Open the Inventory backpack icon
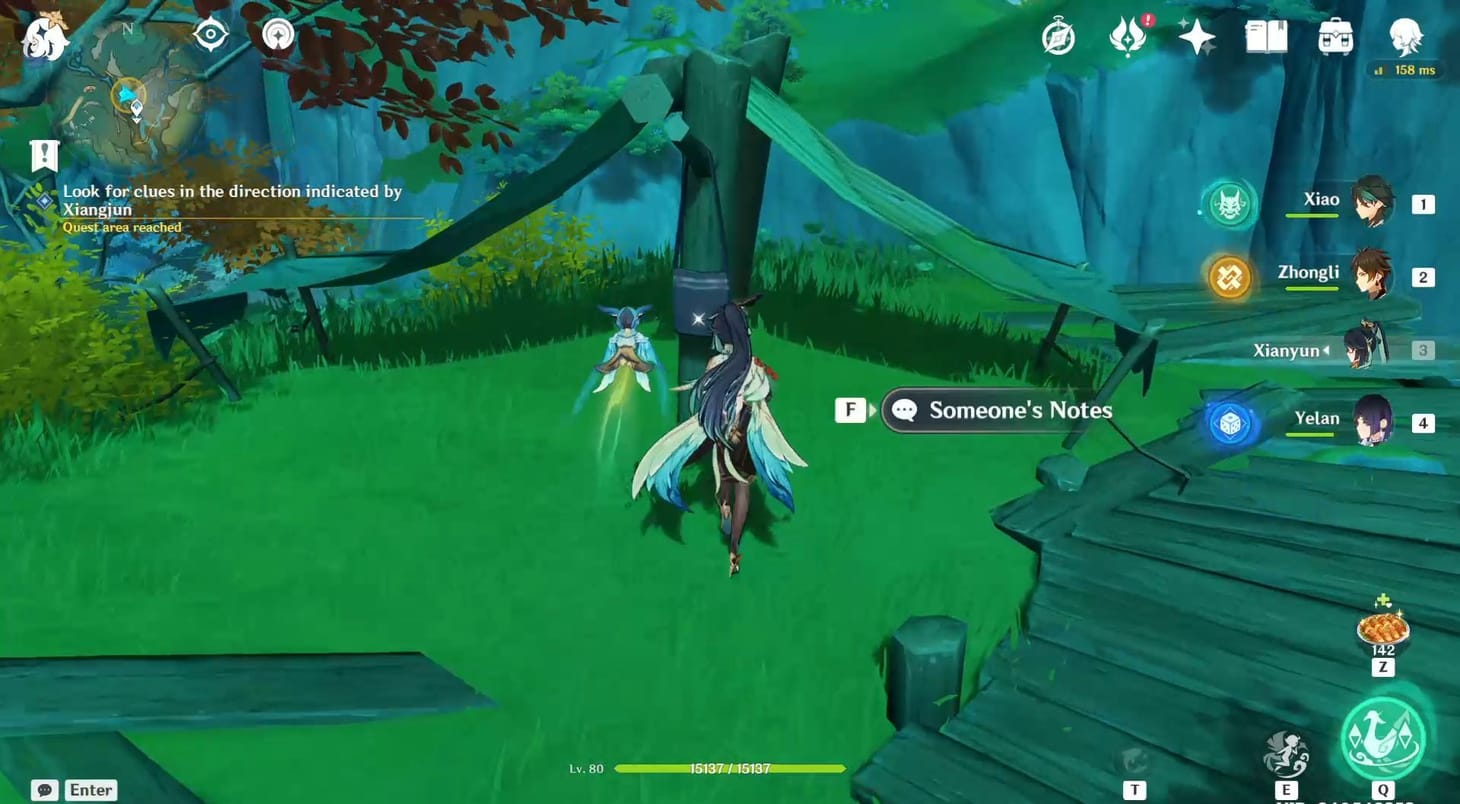The height and width of the screenshot is (804, 1460). tap(1335, 36)
